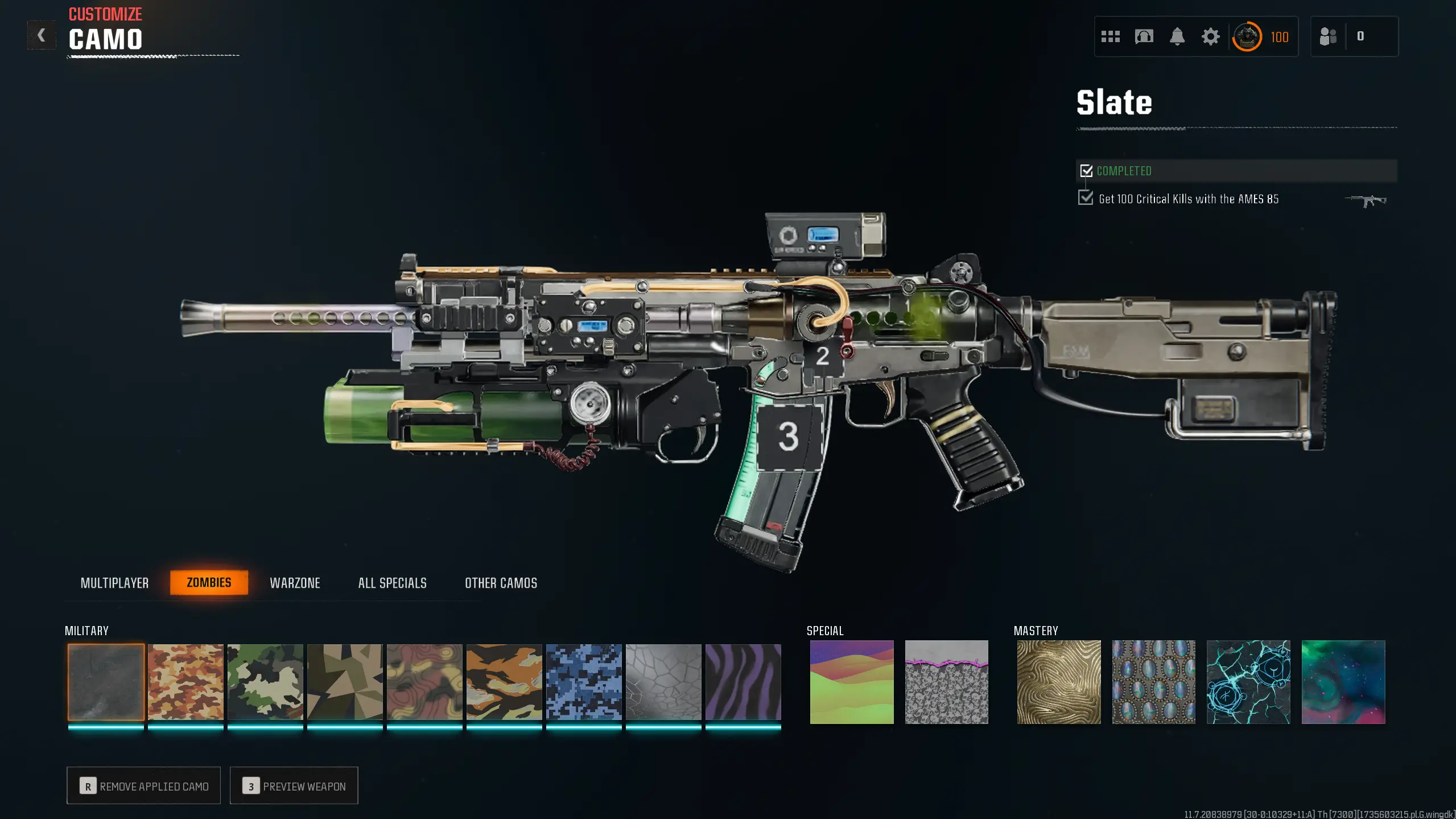
Task: Select the purple-green hills special camo
Action: (x=852, y=682)
